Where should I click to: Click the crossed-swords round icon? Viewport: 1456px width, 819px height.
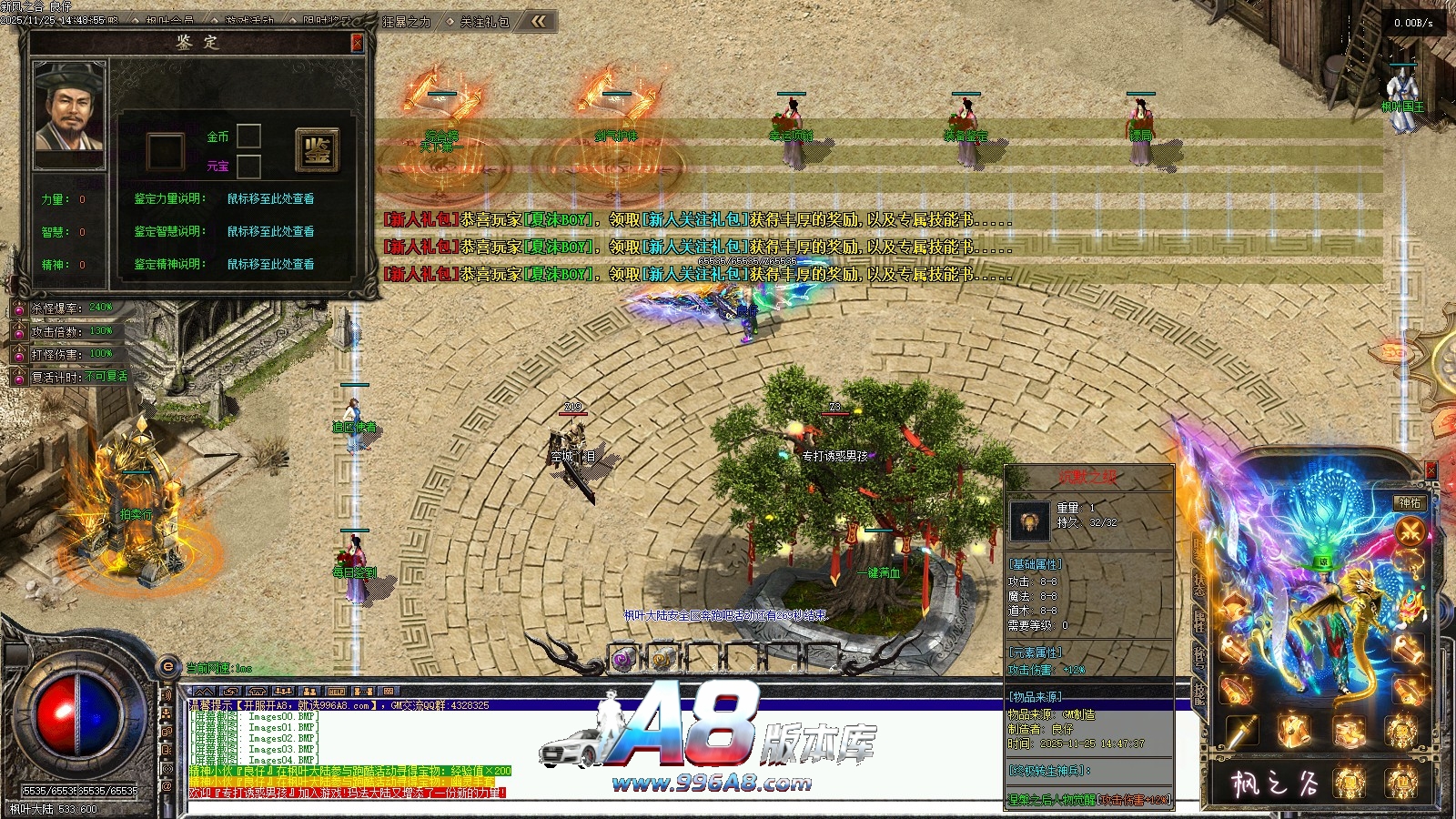click(x=1410, y=531)
